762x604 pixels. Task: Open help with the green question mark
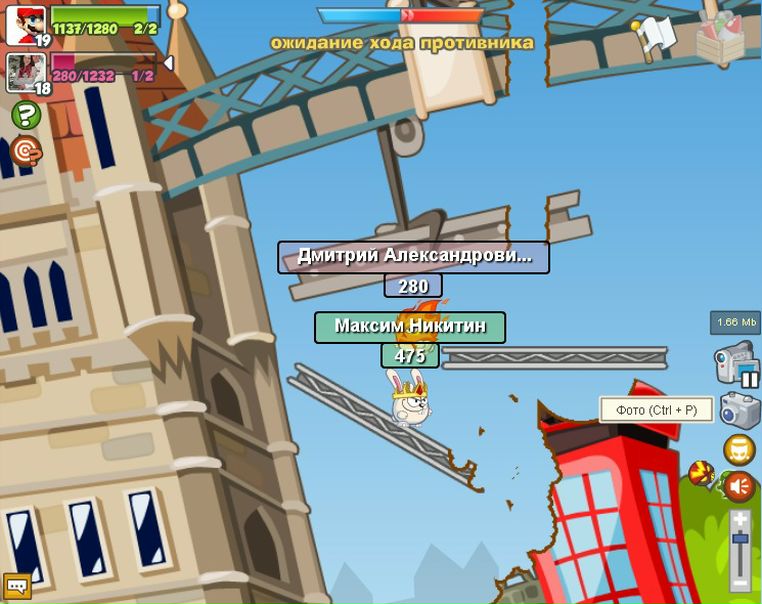click(26, 115)
